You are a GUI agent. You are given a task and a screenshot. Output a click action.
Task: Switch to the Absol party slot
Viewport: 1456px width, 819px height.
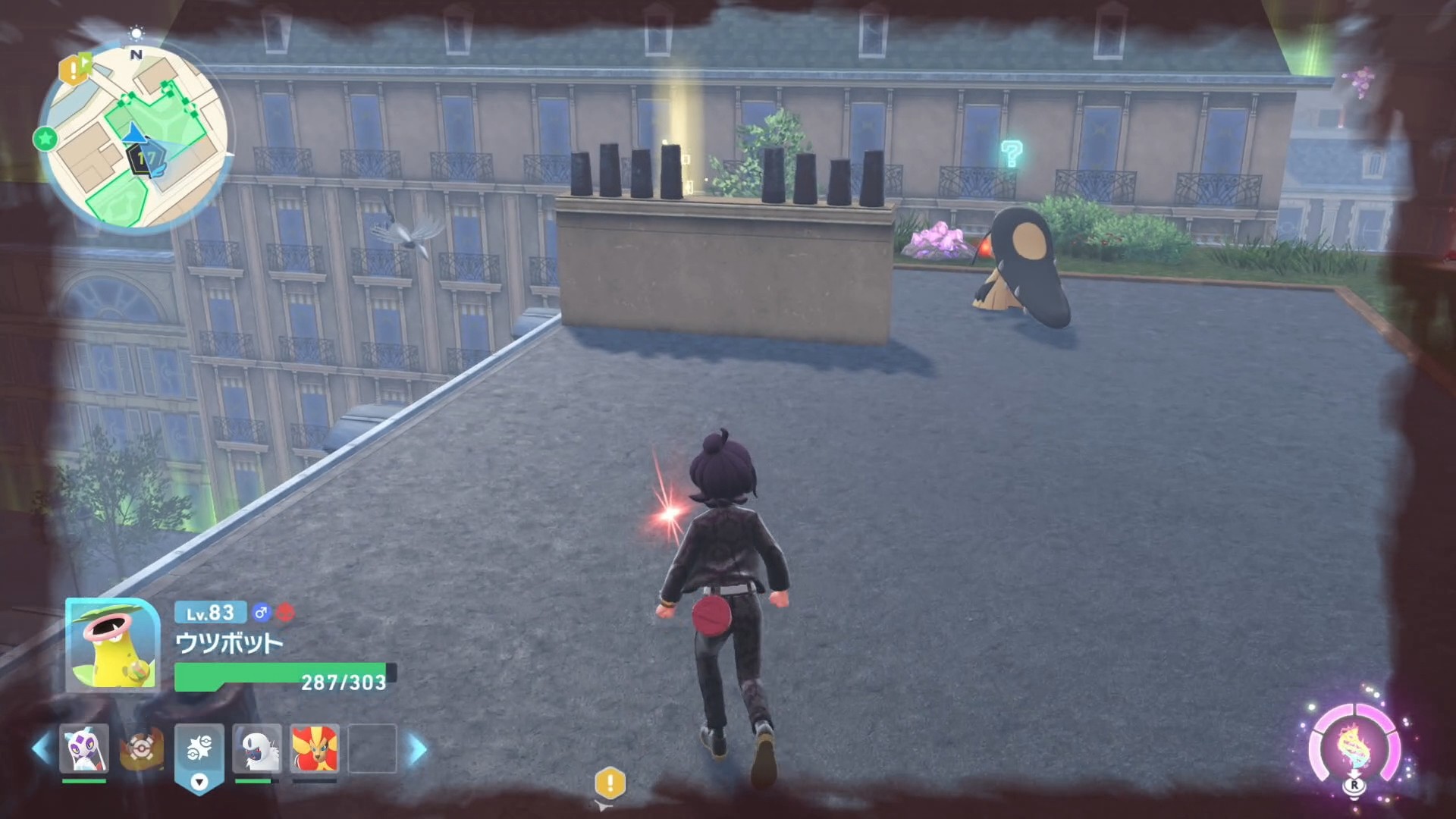coord(257,748)
